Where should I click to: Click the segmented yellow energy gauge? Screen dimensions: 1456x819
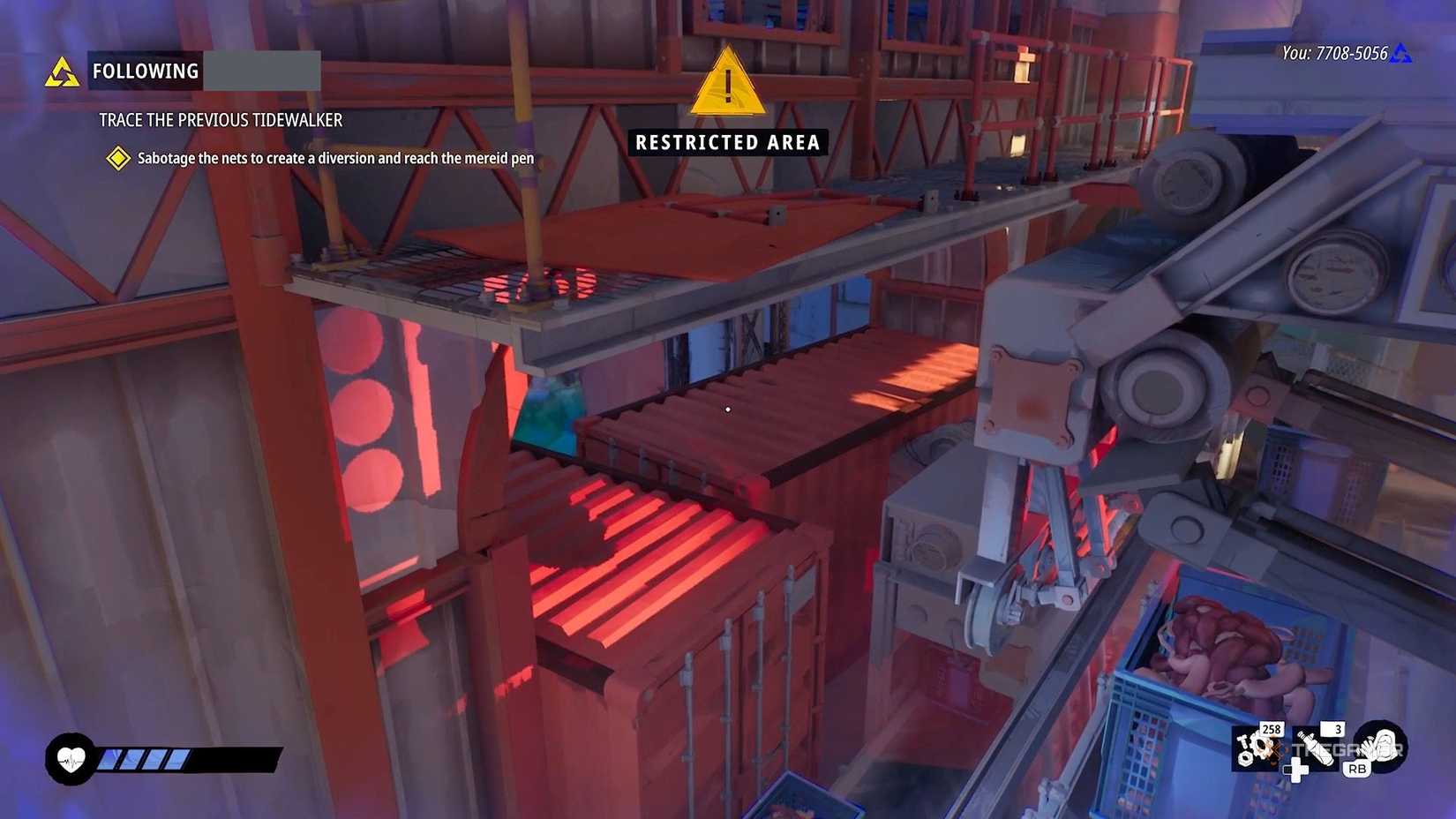(146, 757)
